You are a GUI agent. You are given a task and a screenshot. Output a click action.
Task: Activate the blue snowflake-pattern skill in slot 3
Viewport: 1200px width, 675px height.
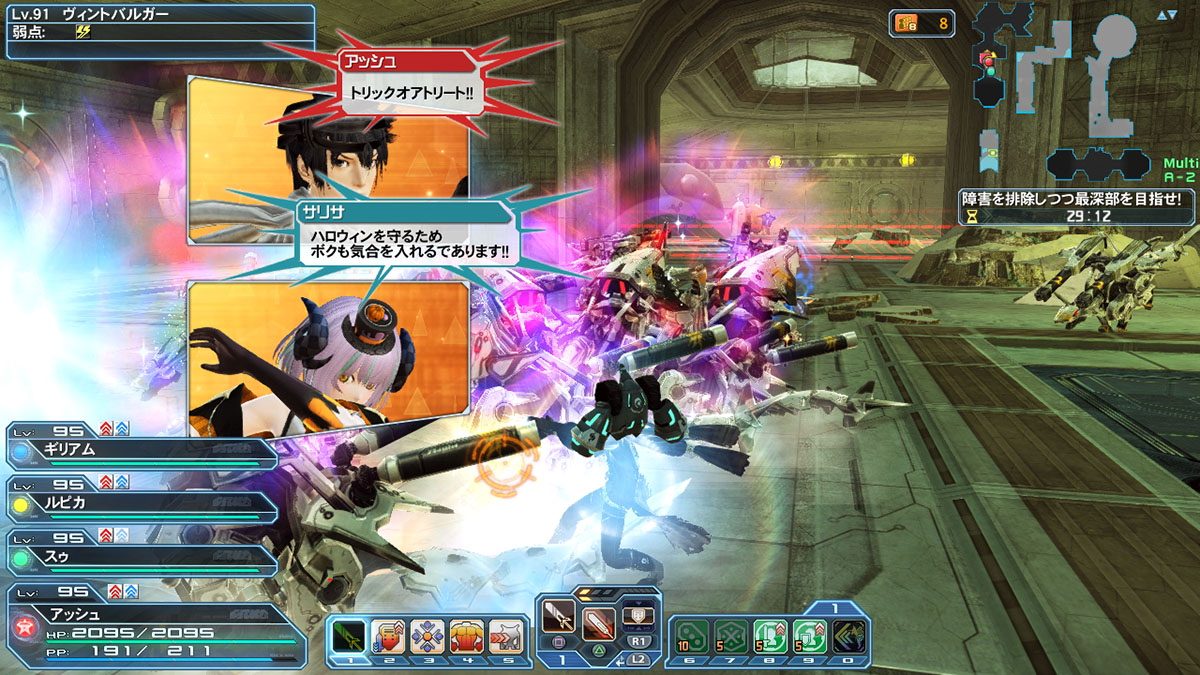pos(427,636)
